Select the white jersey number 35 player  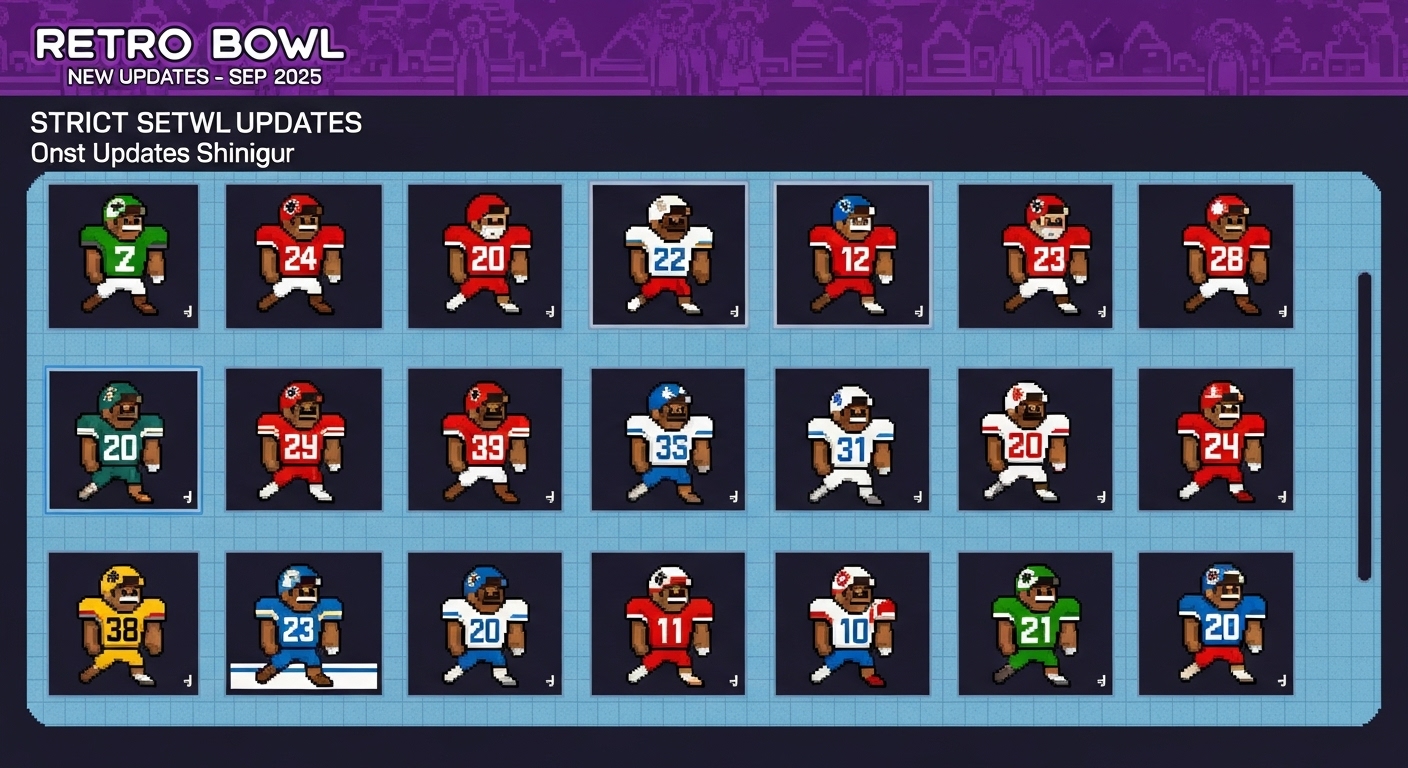(x=668, y=440)
